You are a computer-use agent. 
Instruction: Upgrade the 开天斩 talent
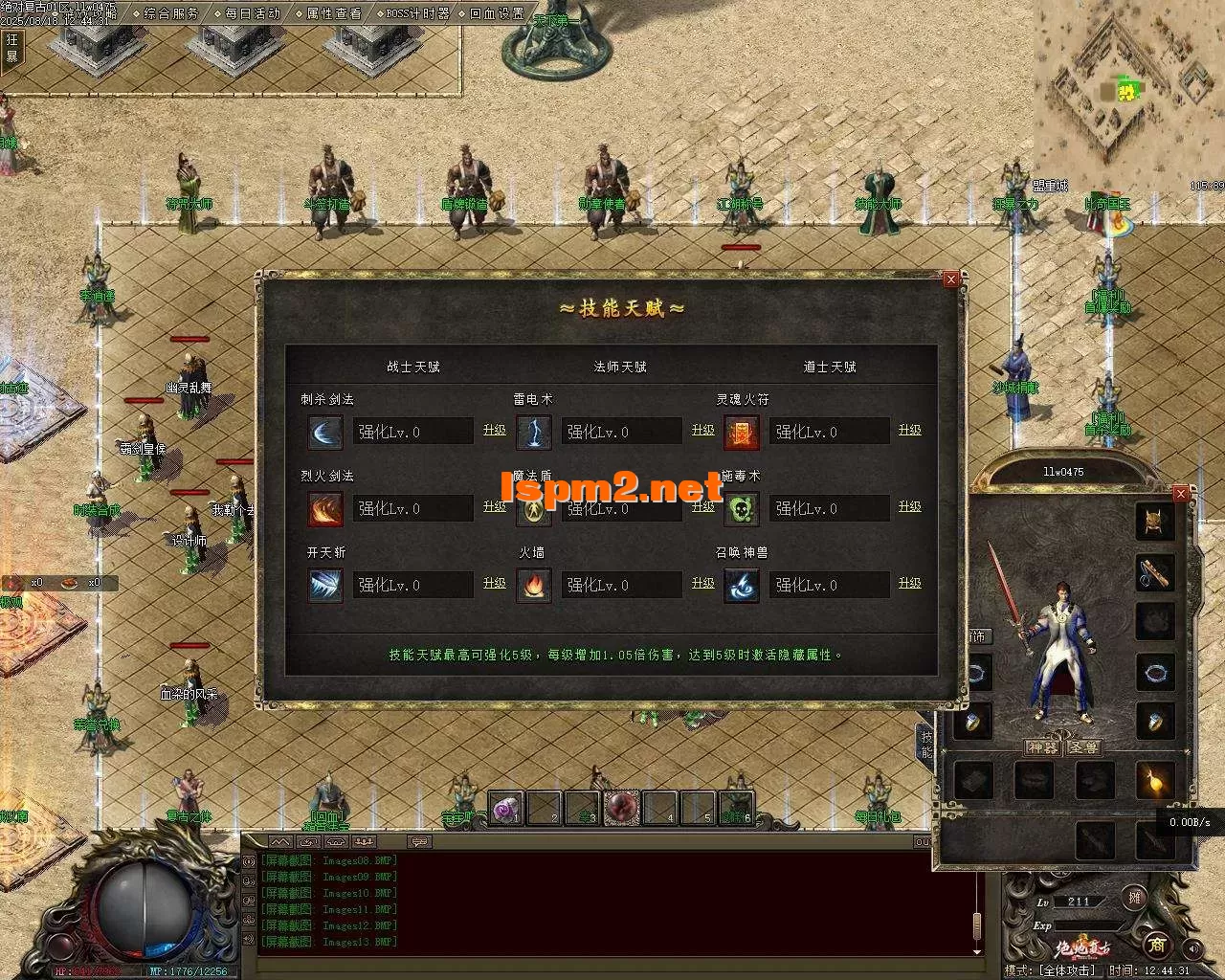[x=494, y=583]
